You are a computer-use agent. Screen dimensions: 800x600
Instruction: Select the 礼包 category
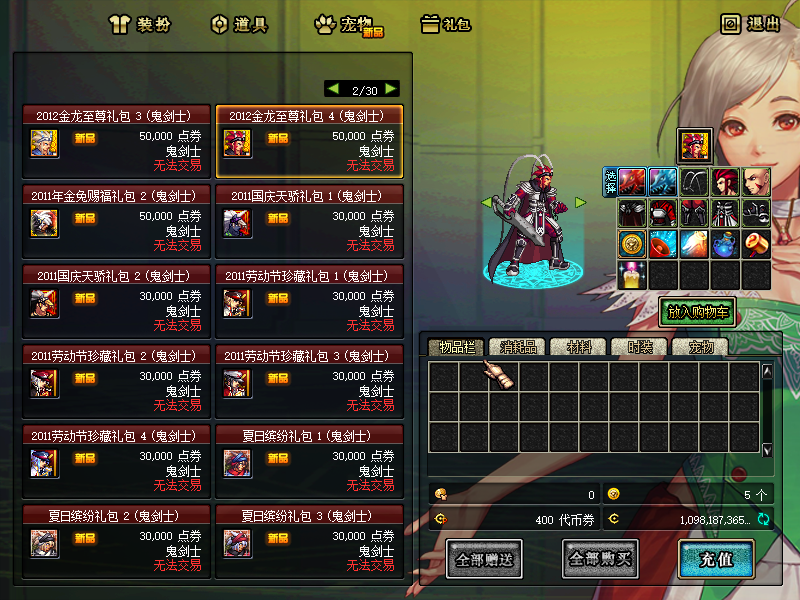pyautogui.click(x=446, y=24)
